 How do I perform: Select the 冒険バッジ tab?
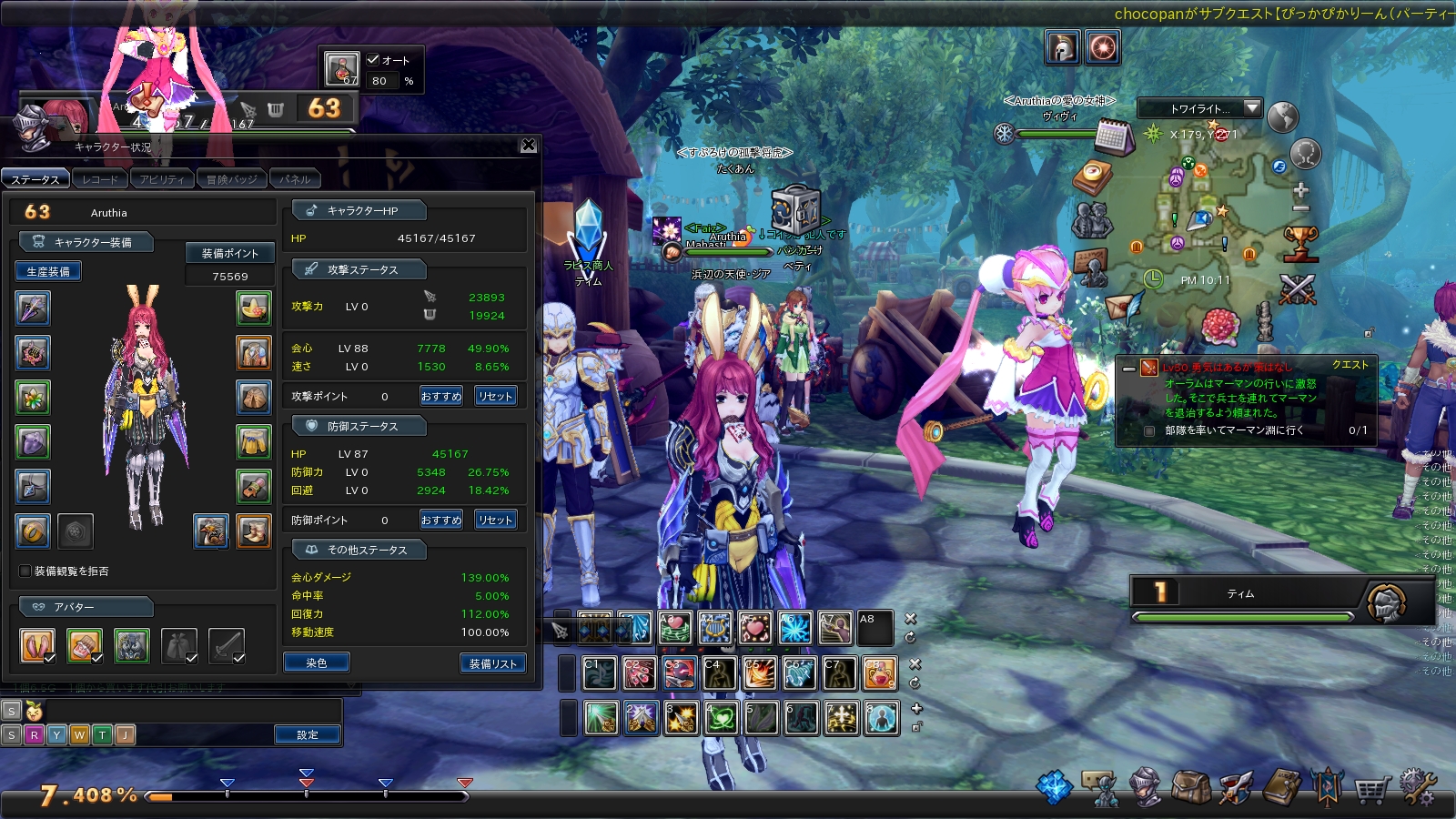pyautogui.click(x=232, y=179)
